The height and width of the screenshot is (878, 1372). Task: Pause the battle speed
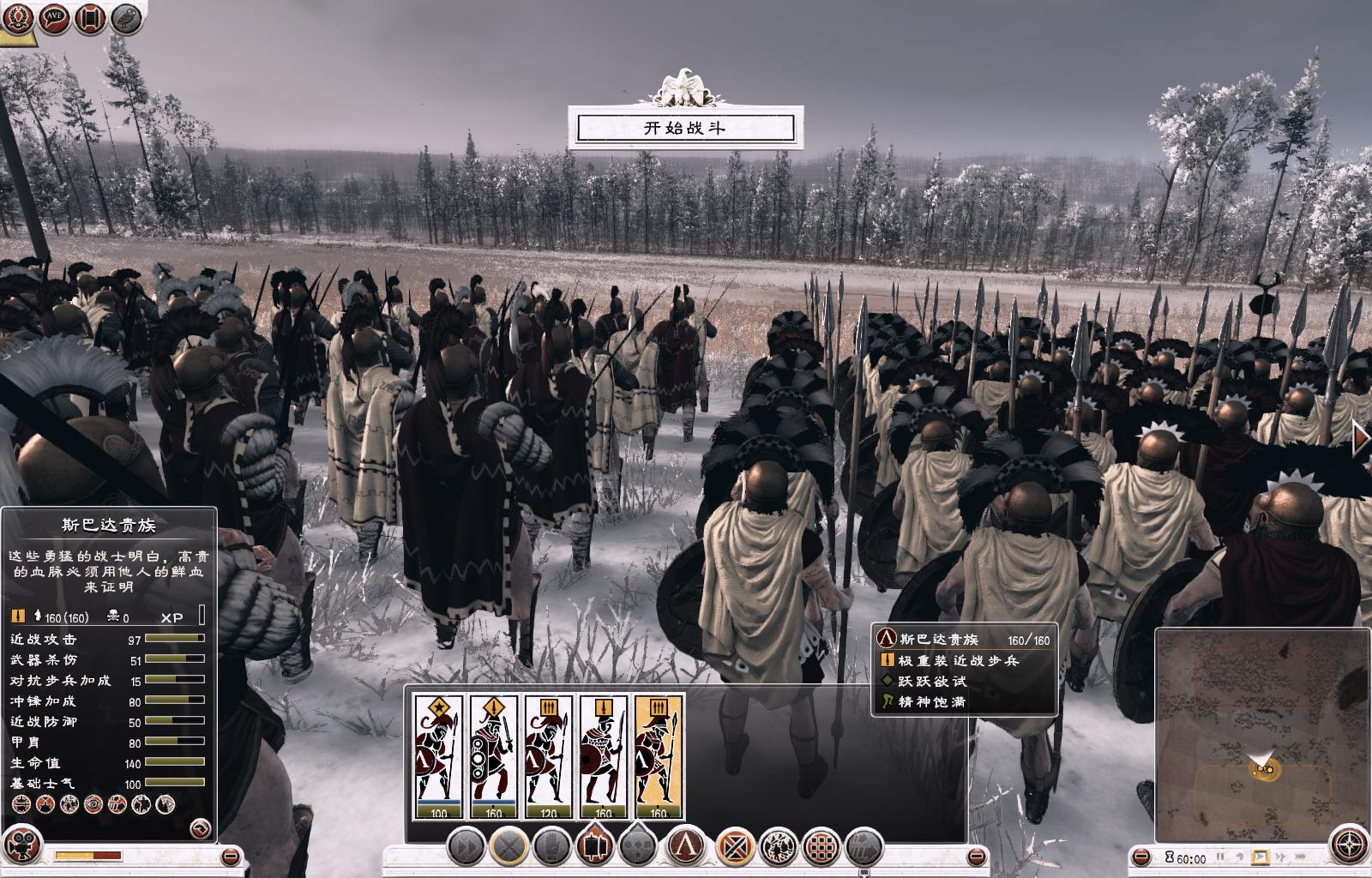pos(1220,857)
